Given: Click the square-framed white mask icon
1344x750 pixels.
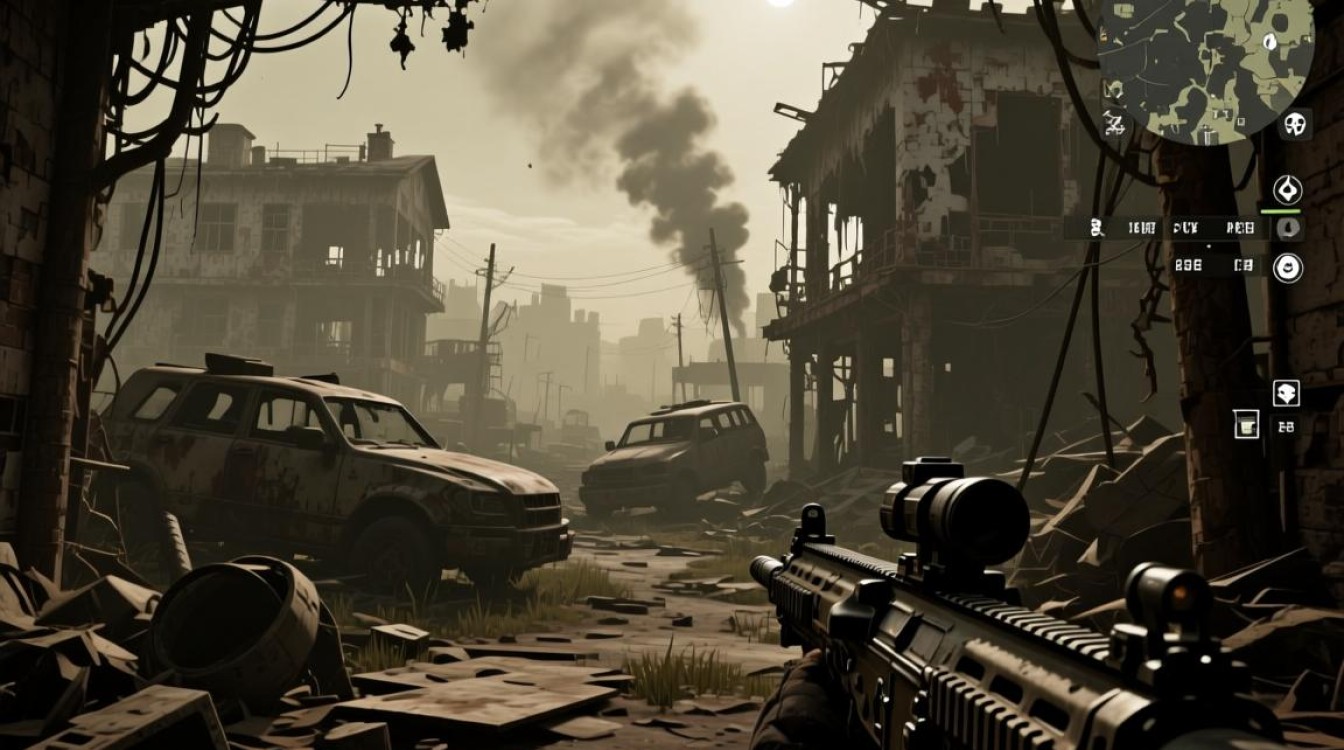Looking at the screenshot, I should (1286, 393).
